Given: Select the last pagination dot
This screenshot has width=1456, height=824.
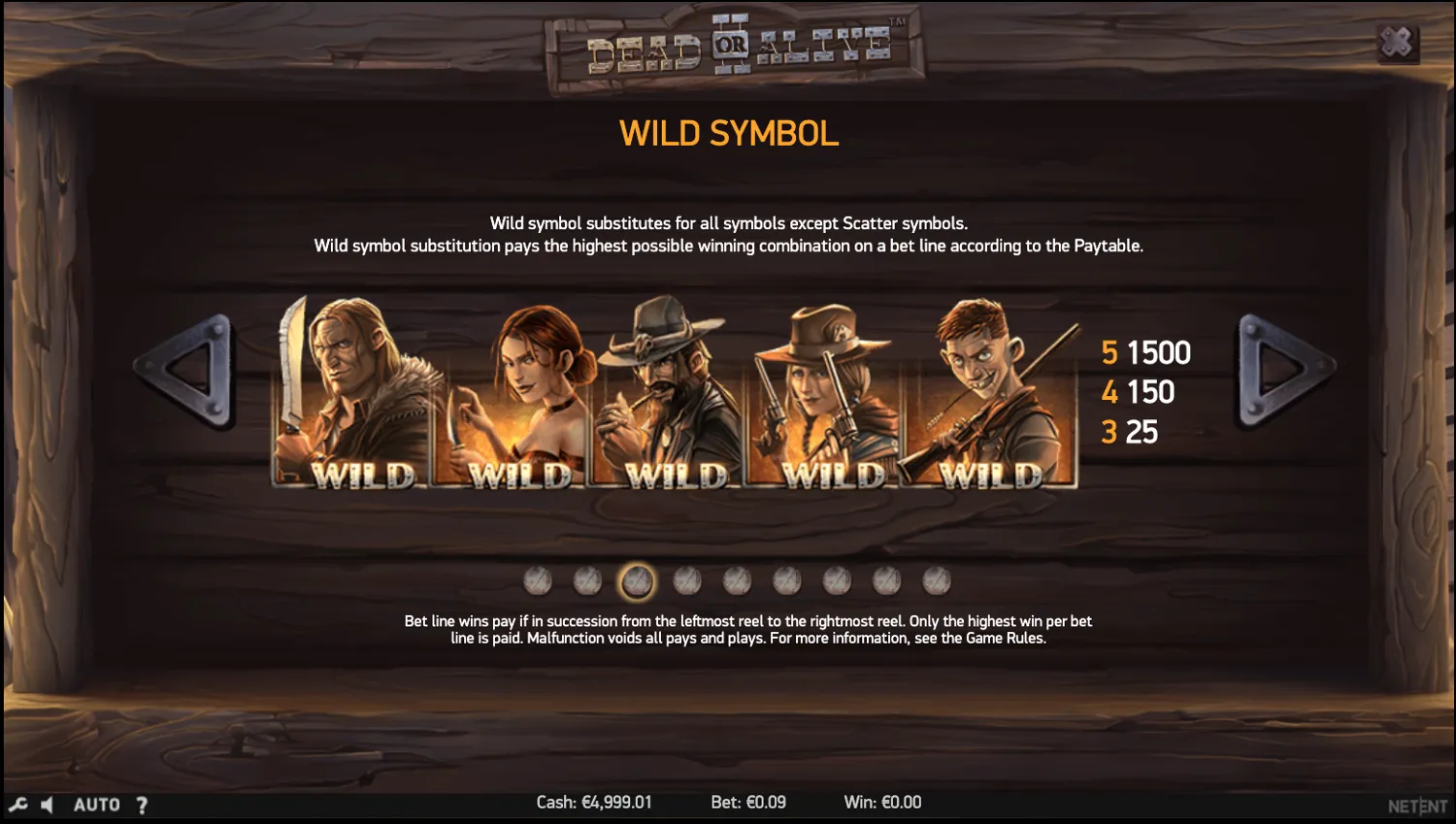Looking at the screenshot, I should [x=935, y=579].
